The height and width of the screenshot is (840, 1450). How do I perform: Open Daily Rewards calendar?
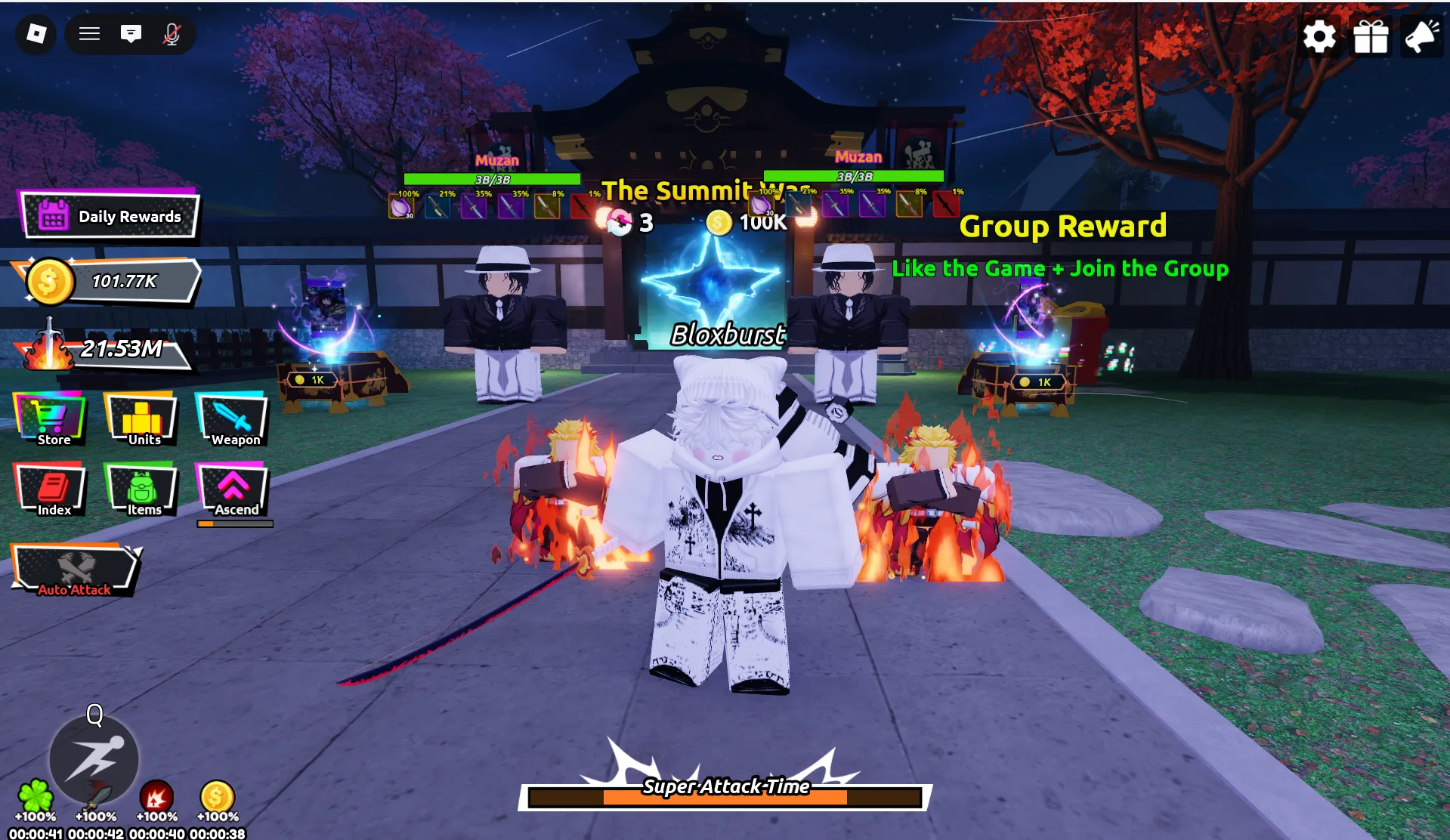point(112,216)
